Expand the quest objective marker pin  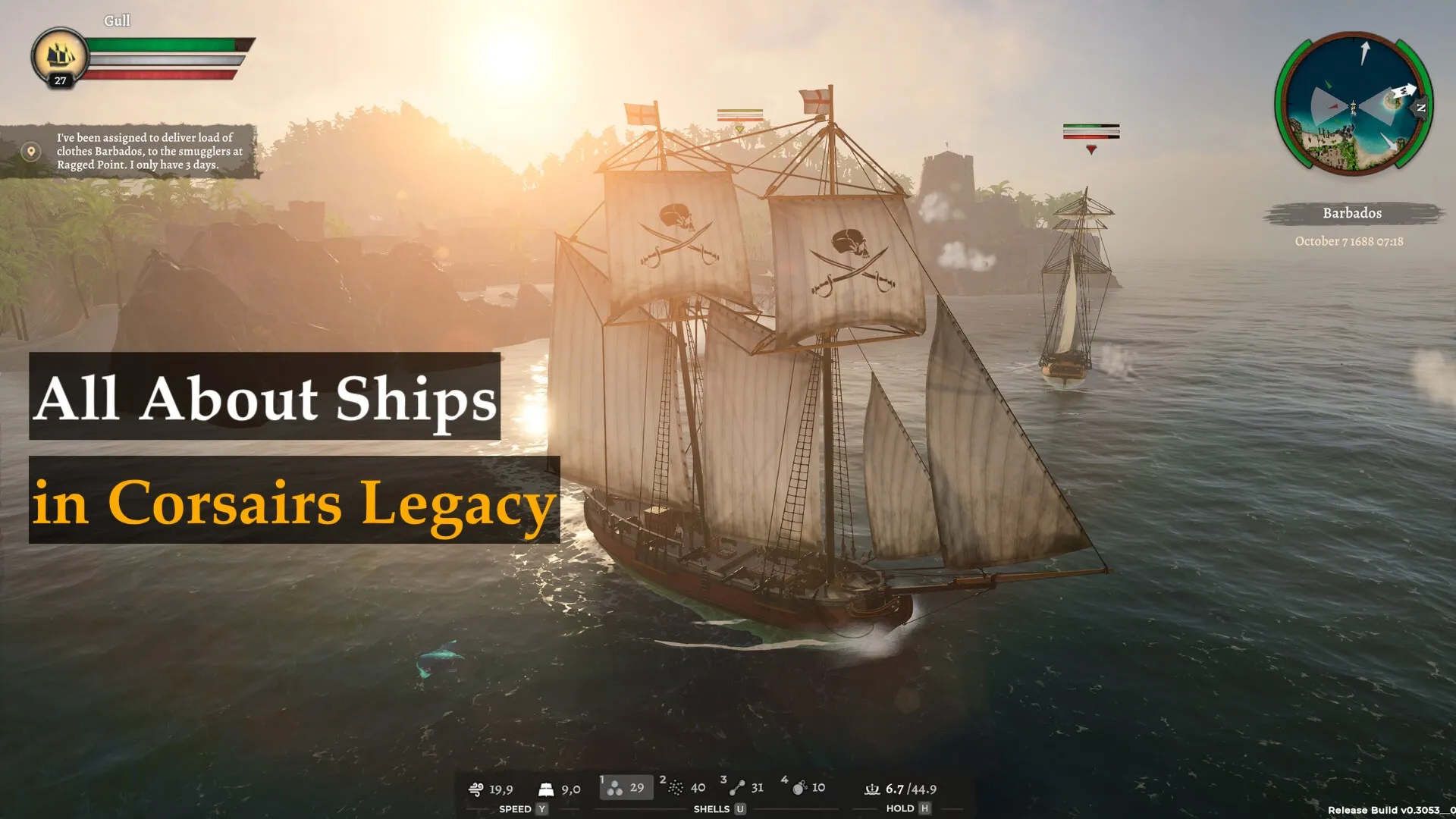[x=30, y=151]
